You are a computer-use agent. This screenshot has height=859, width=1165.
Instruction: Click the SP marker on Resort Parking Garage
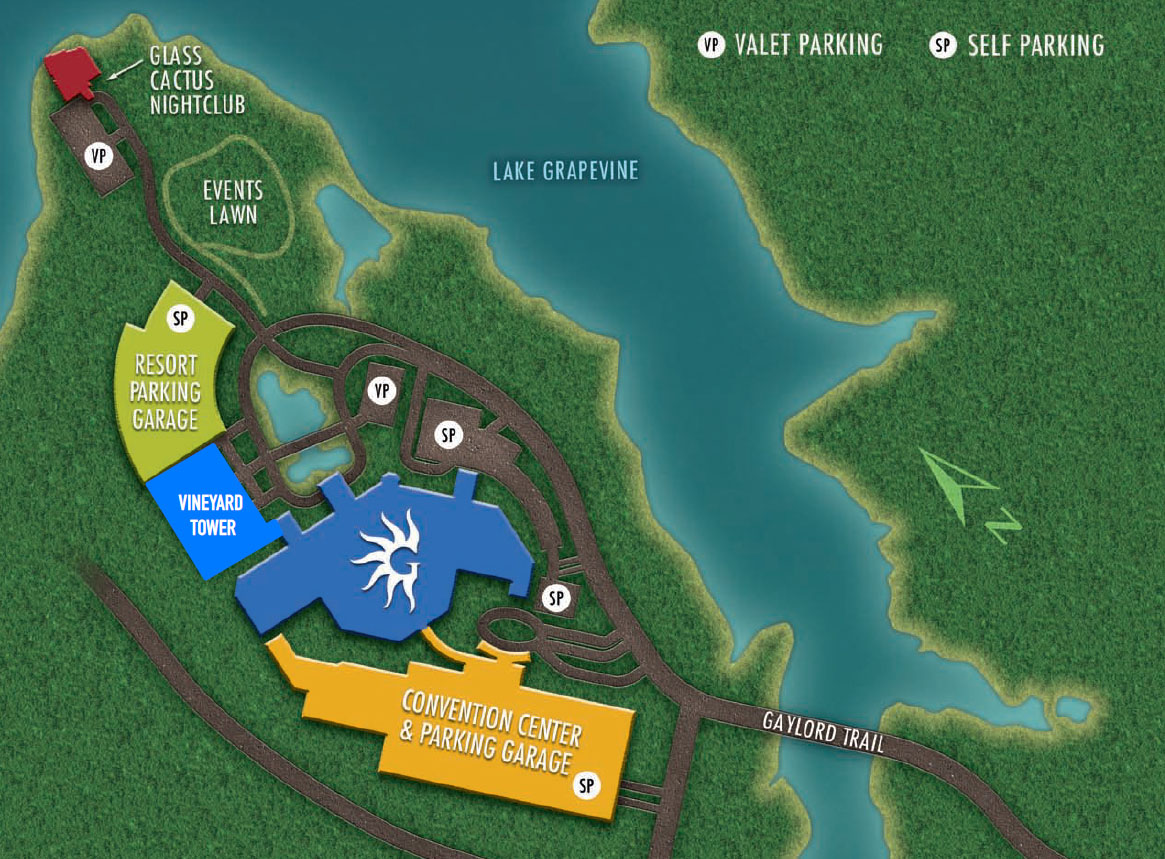181,319
